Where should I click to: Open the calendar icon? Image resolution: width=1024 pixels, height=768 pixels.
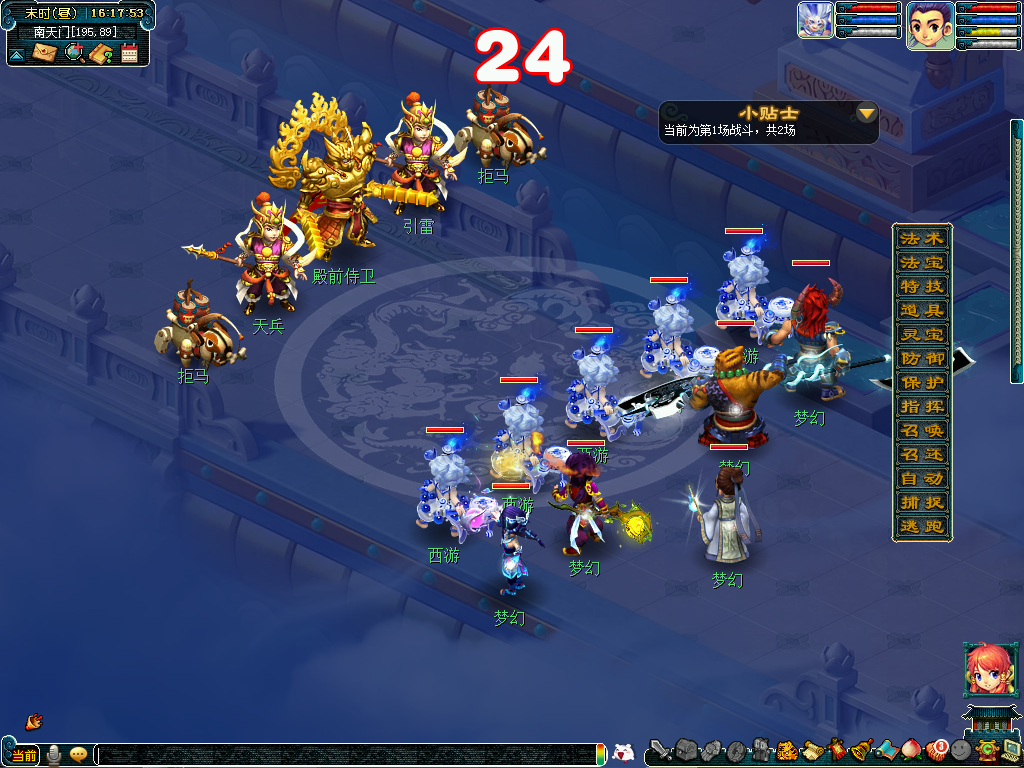point(129,53)
